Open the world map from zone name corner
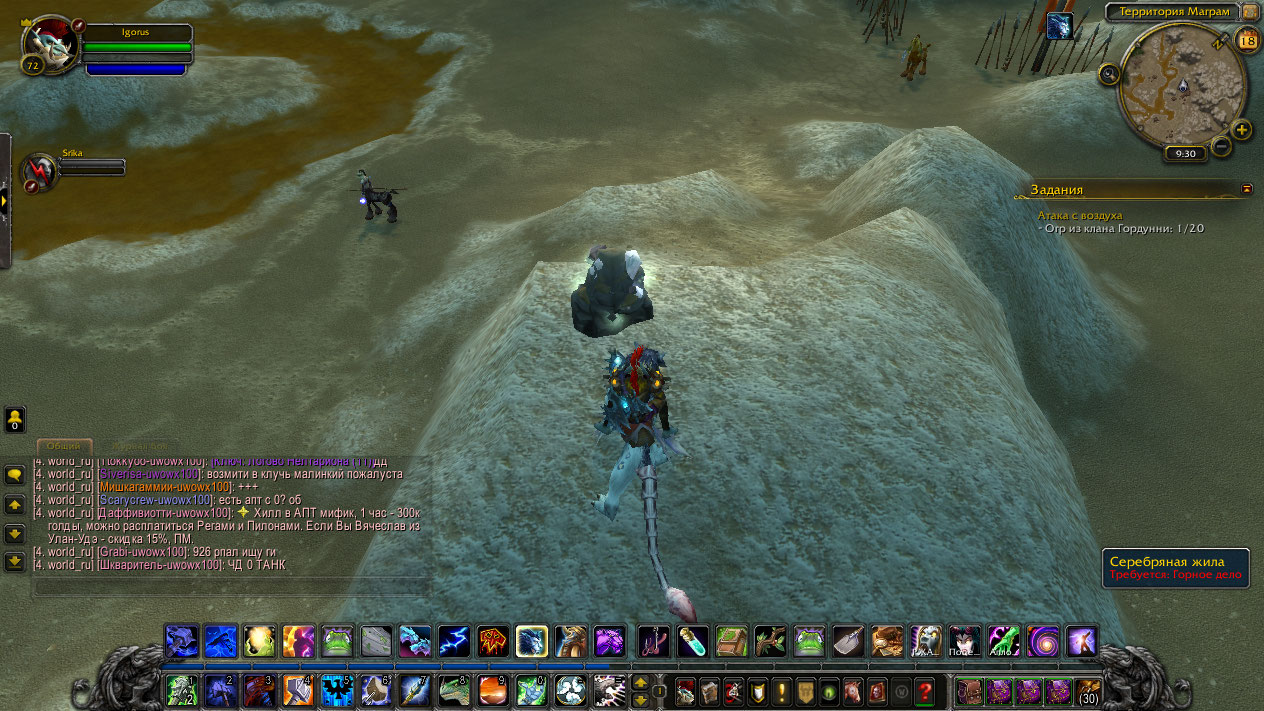1264x711 pixels. (x=1251, y=11)
